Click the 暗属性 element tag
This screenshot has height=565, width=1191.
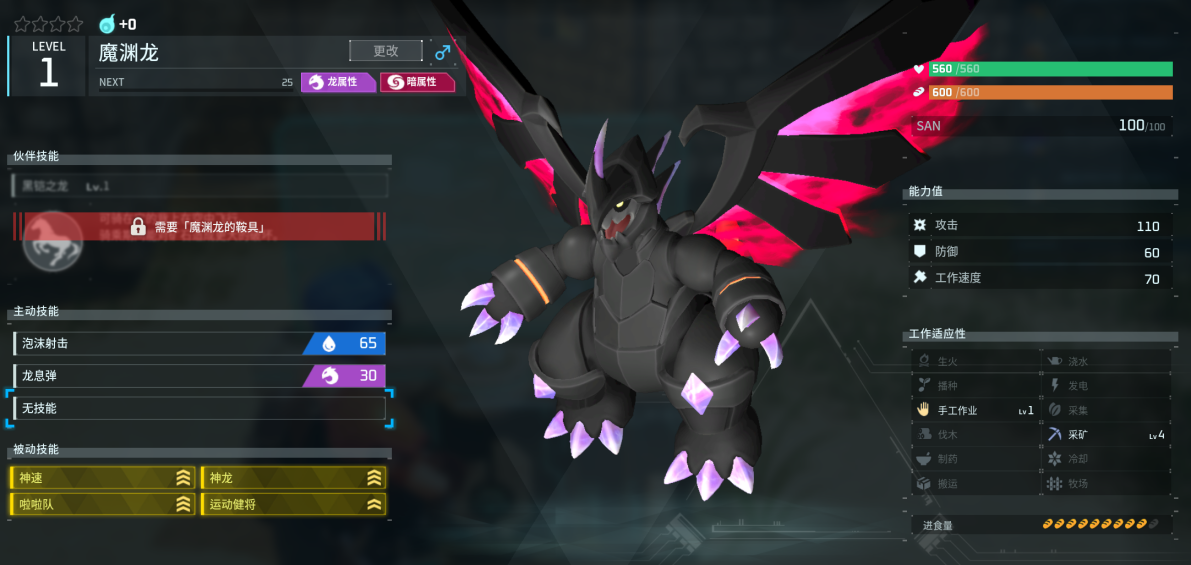pos(417,82)
